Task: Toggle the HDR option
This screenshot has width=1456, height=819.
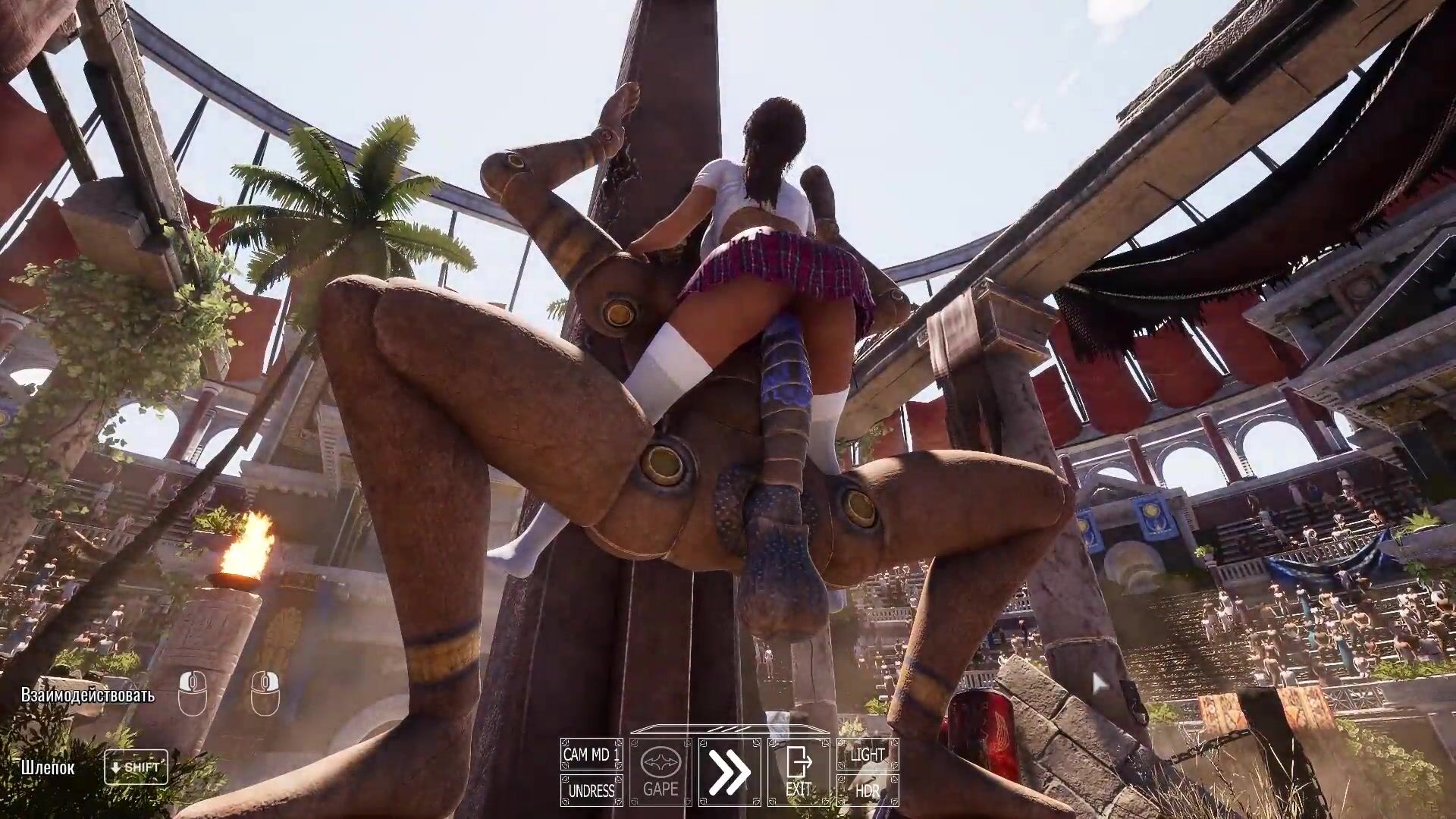Action: (x=868, y=791)
